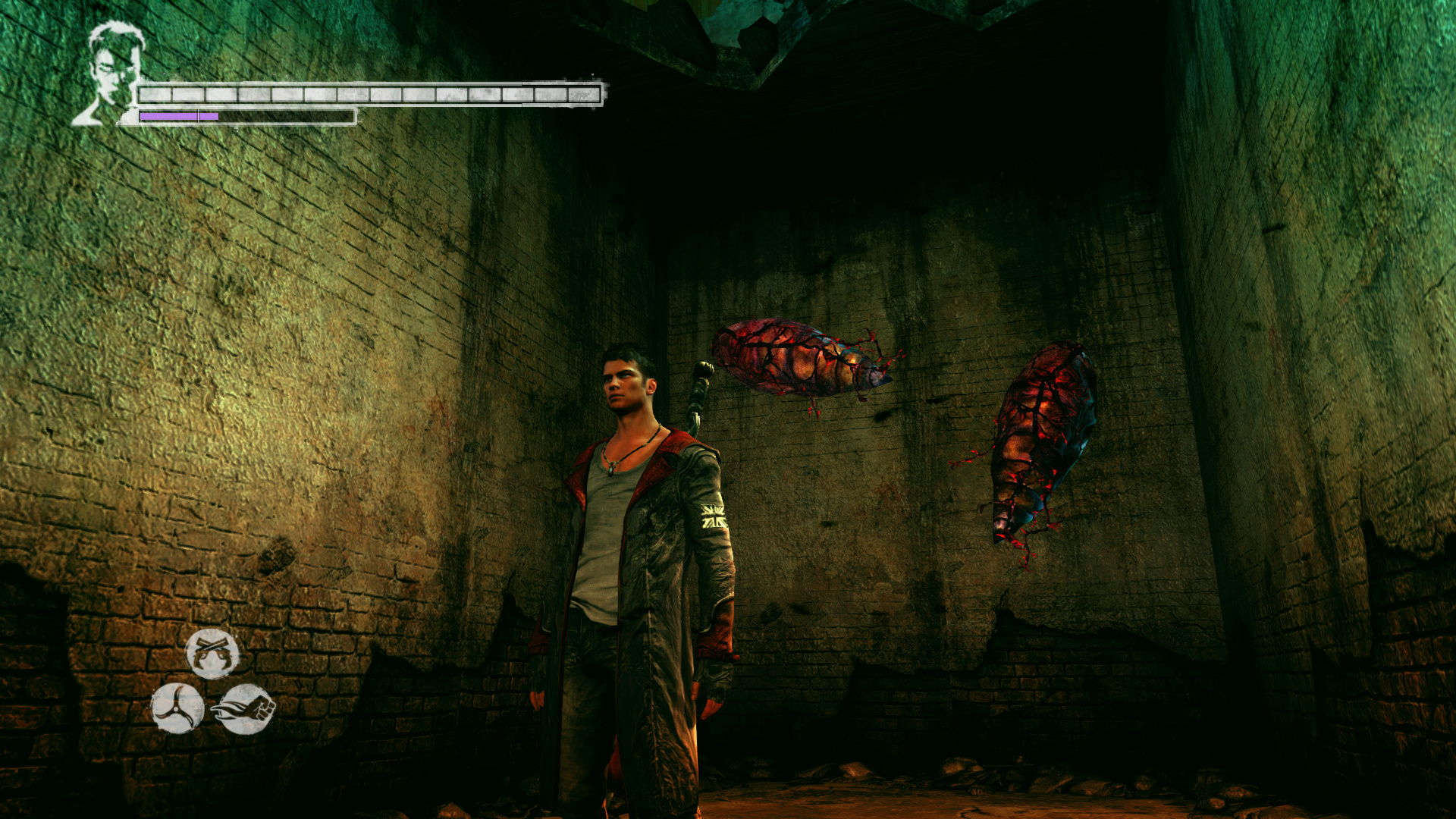Click Dante's portrait in the HUD
Screen dimensions: 1456x819
111,73
